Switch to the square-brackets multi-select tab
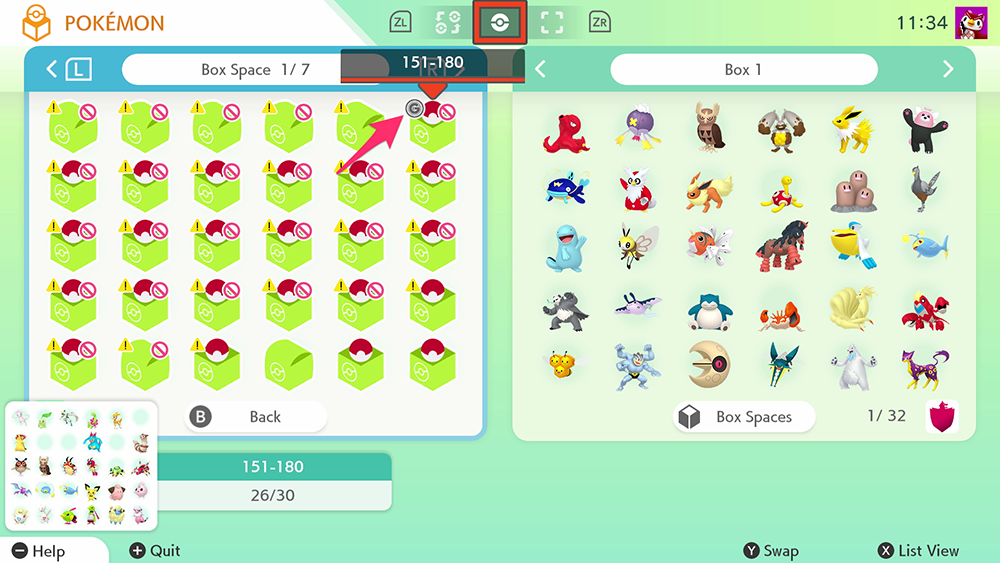The image size is (1000, 563). (549, 23)
